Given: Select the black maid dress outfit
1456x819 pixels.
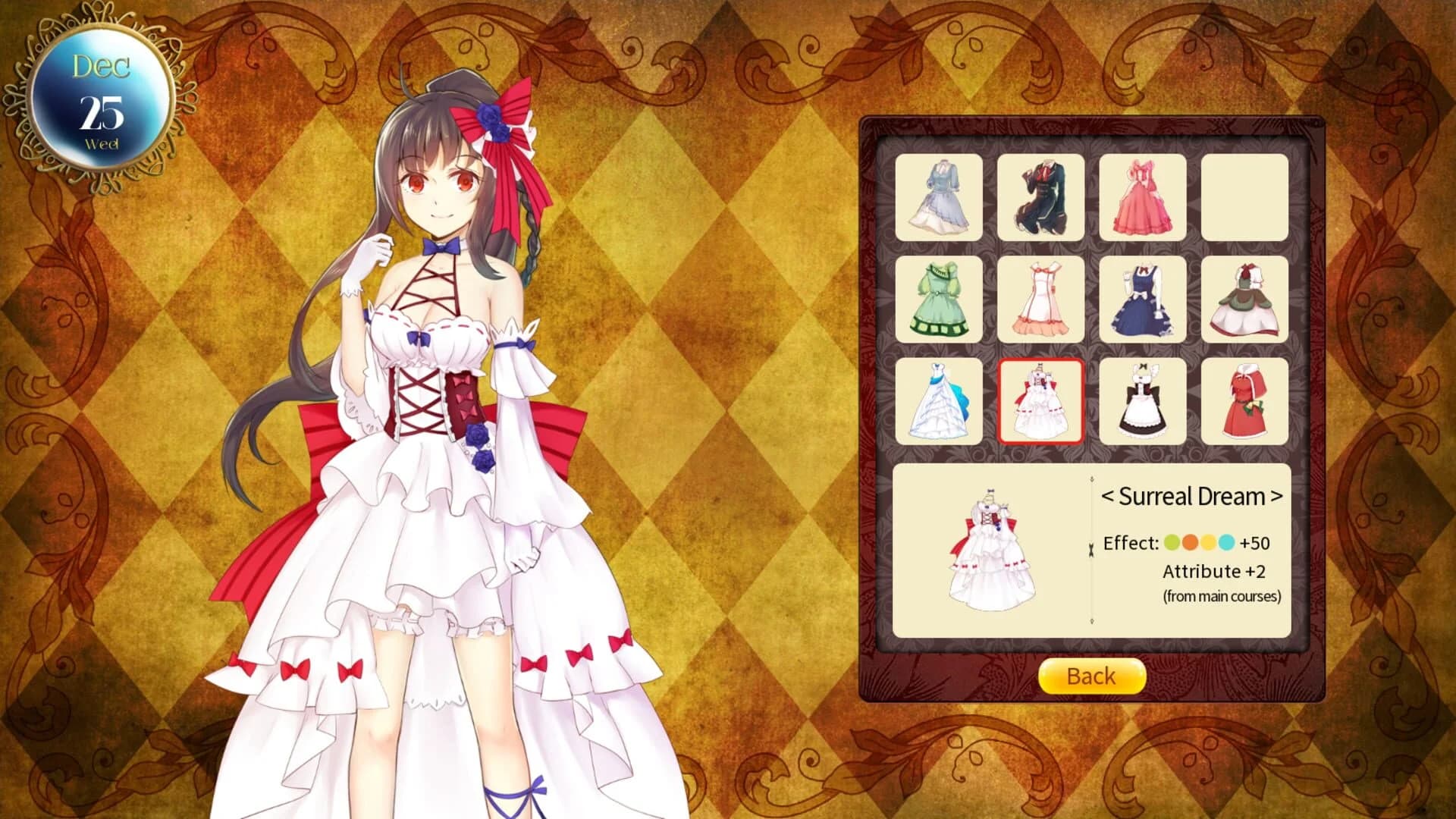Looking at the screenshot, I should (x=1143, y=400).
